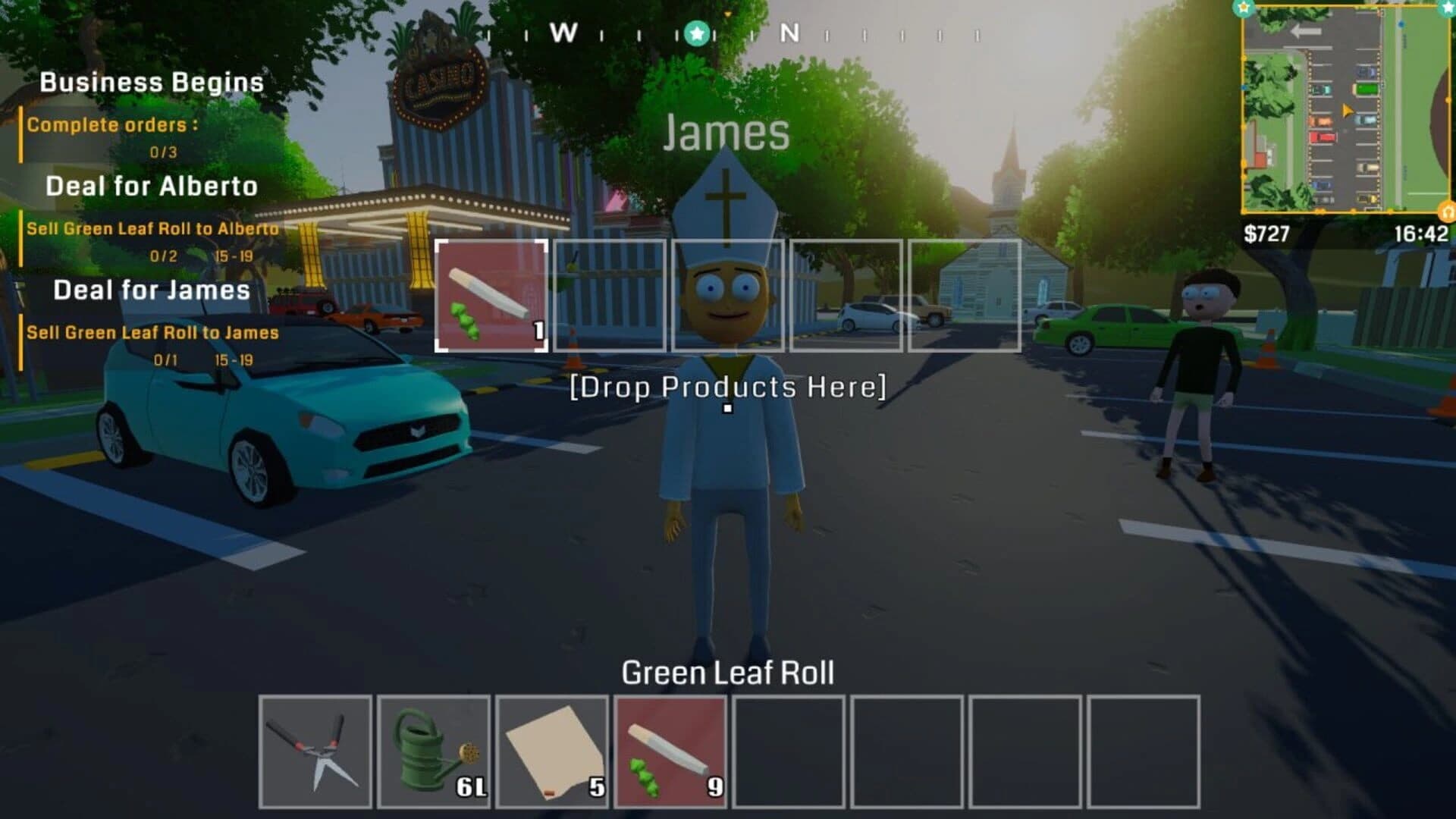Click the empty trade slot beside the roll
This screenshot has height=819, width=1456.
610,296
